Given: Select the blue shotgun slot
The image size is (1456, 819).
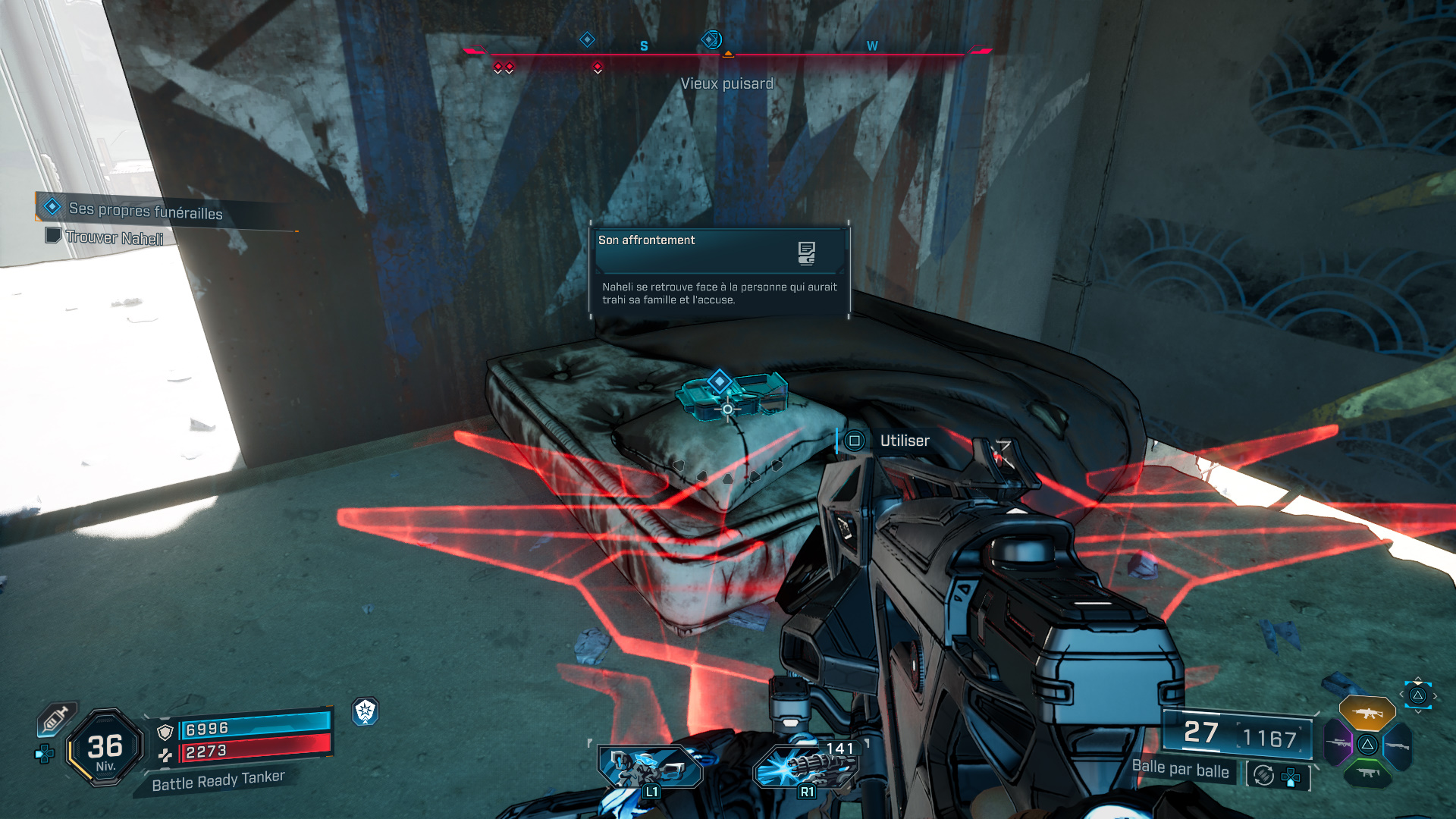Looking at the screenshot, I should coord(1398,745).
